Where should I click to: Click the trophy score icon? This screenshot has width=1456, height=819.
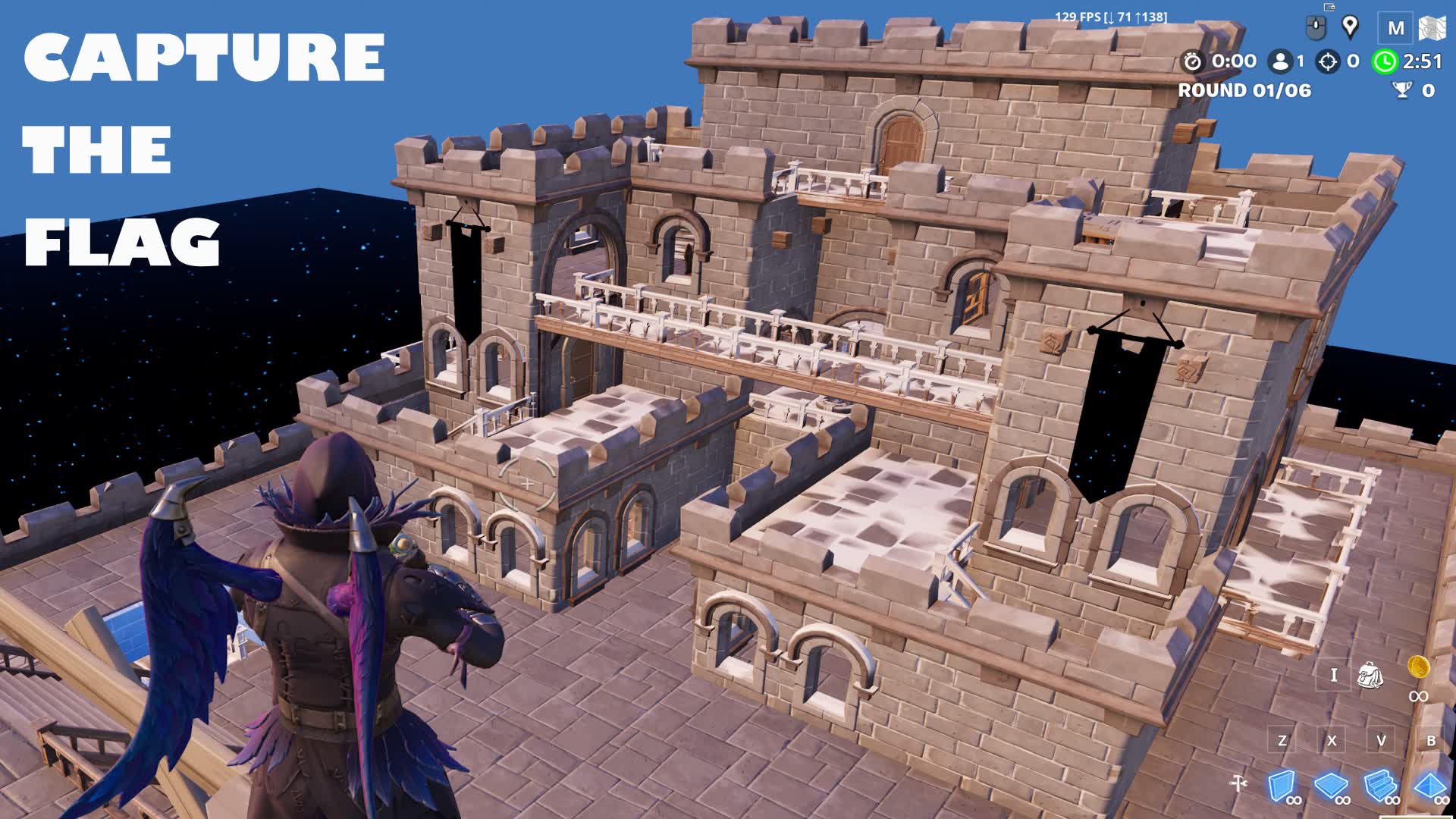pyautogui.click(x=1401, y=89)
